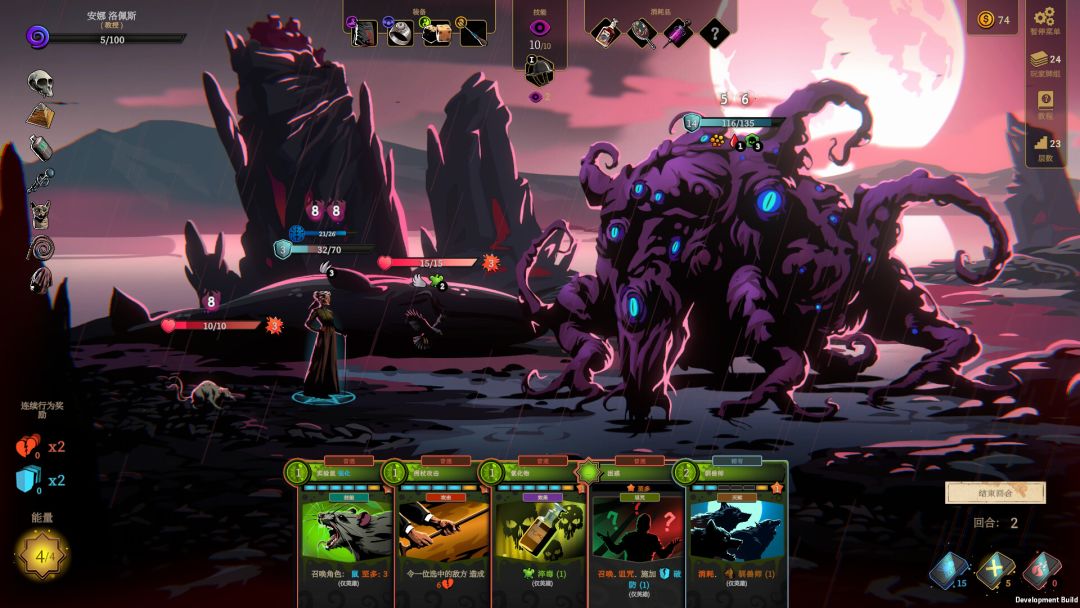Play the rat summon card
Viewport: 1080px width, 608px height.
tap(346, 532)
